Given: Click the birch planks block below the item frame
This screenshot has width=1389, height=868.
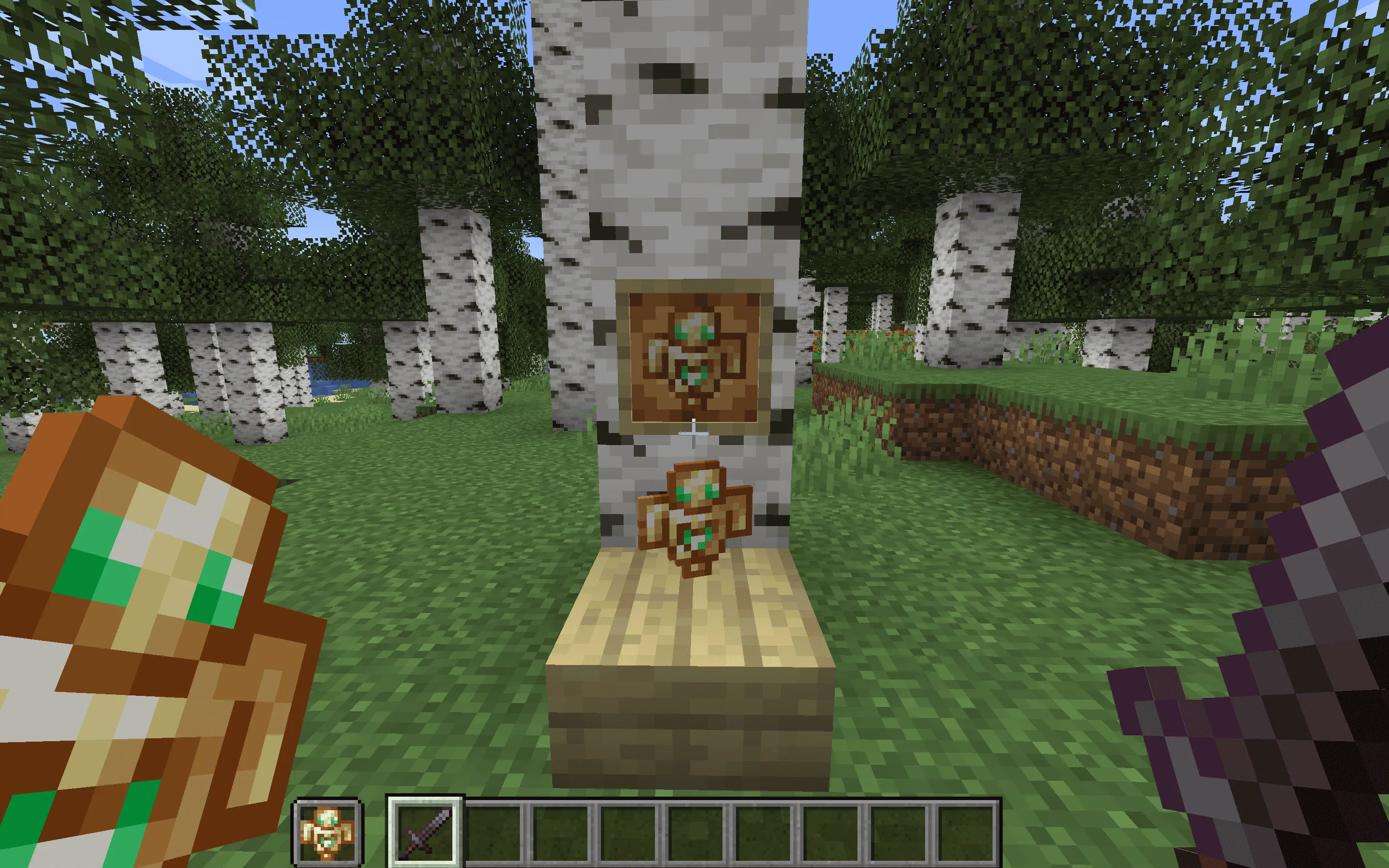Looking at the screenshot, I should pyautogui.click(x=689, y=660).
